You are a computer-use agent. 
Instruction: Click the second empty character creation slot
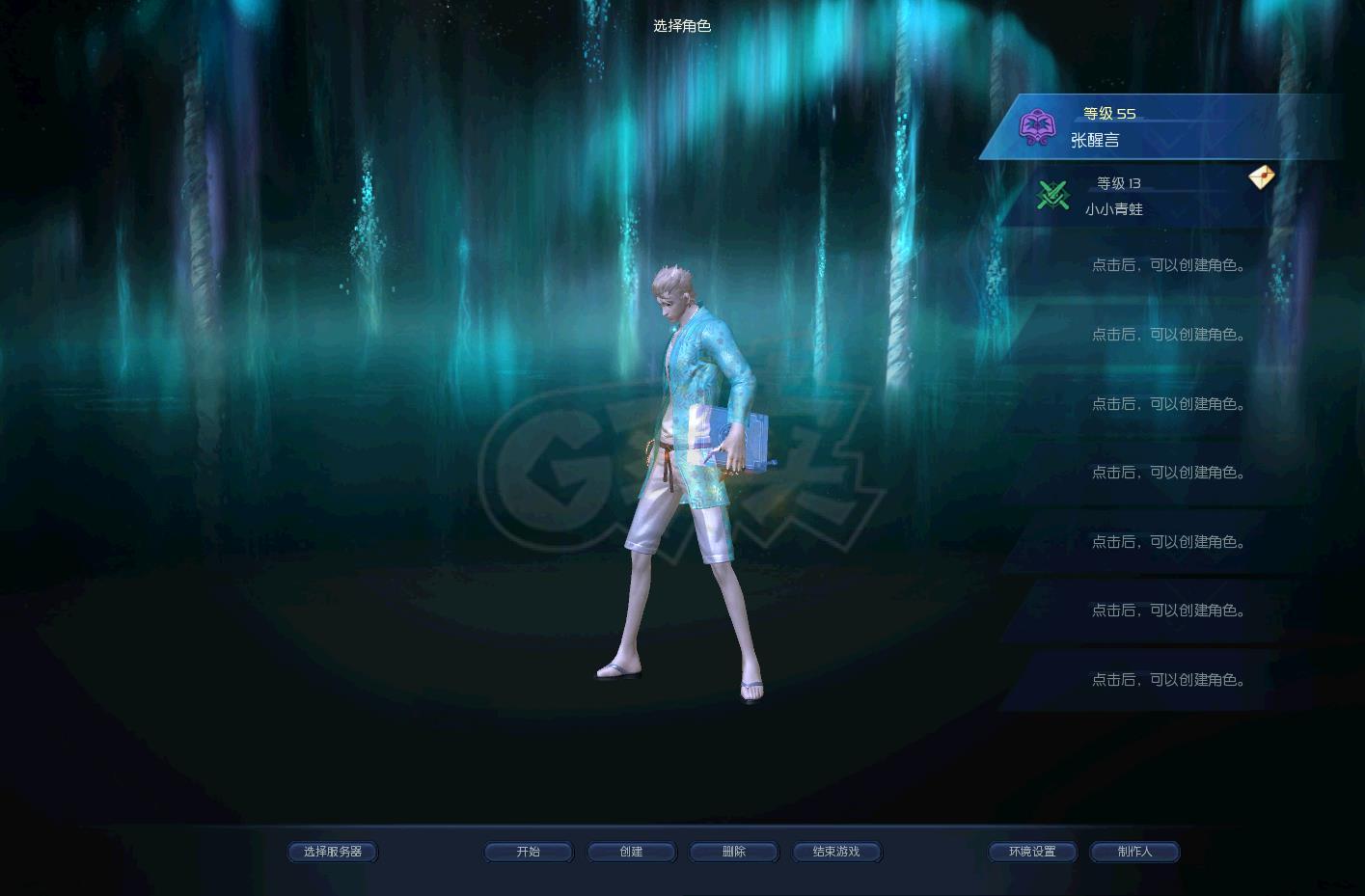click(x=1169, y=335)
